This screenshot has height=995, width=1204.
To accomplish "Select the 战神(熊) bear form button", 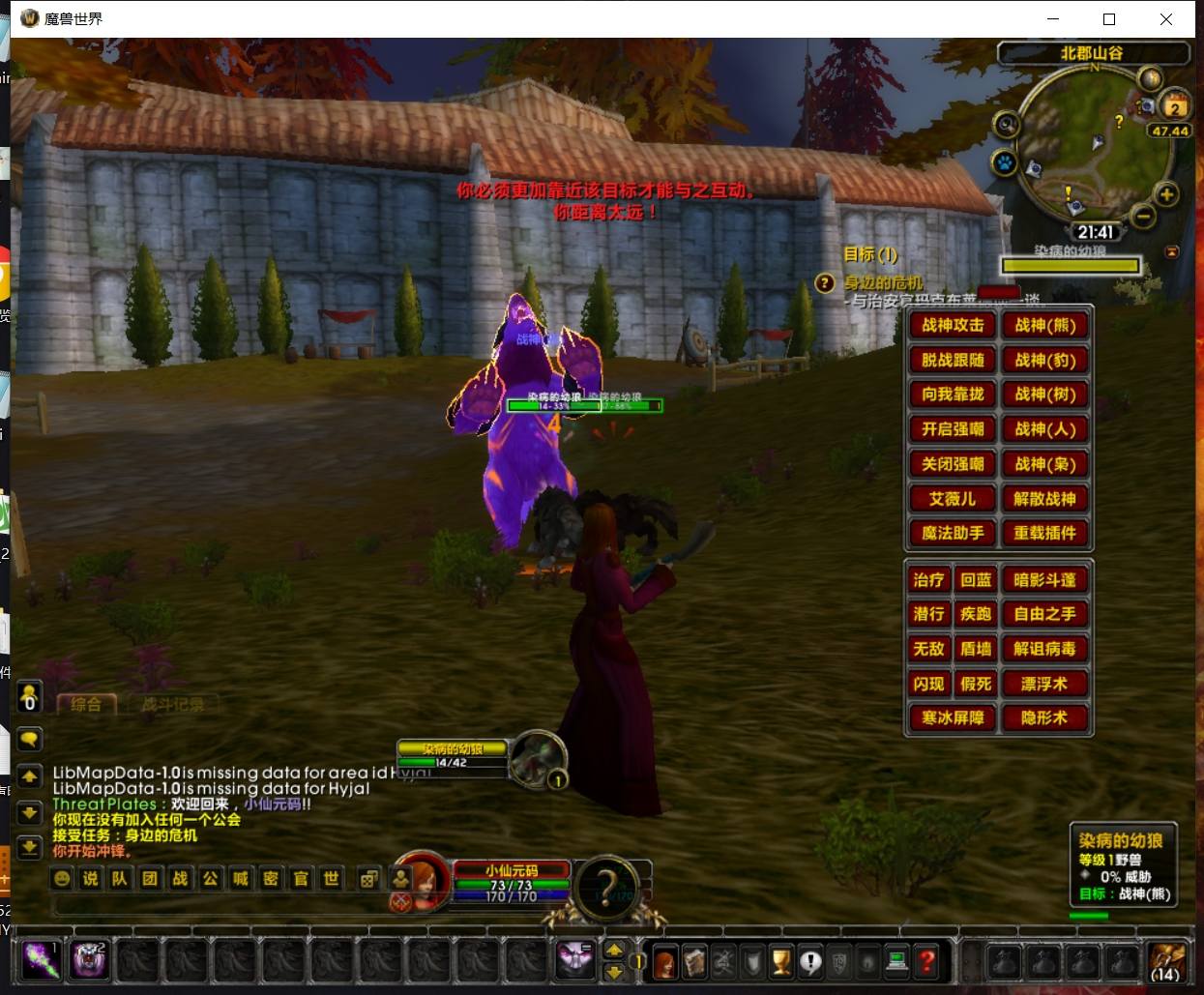I will pos(1044,326).
